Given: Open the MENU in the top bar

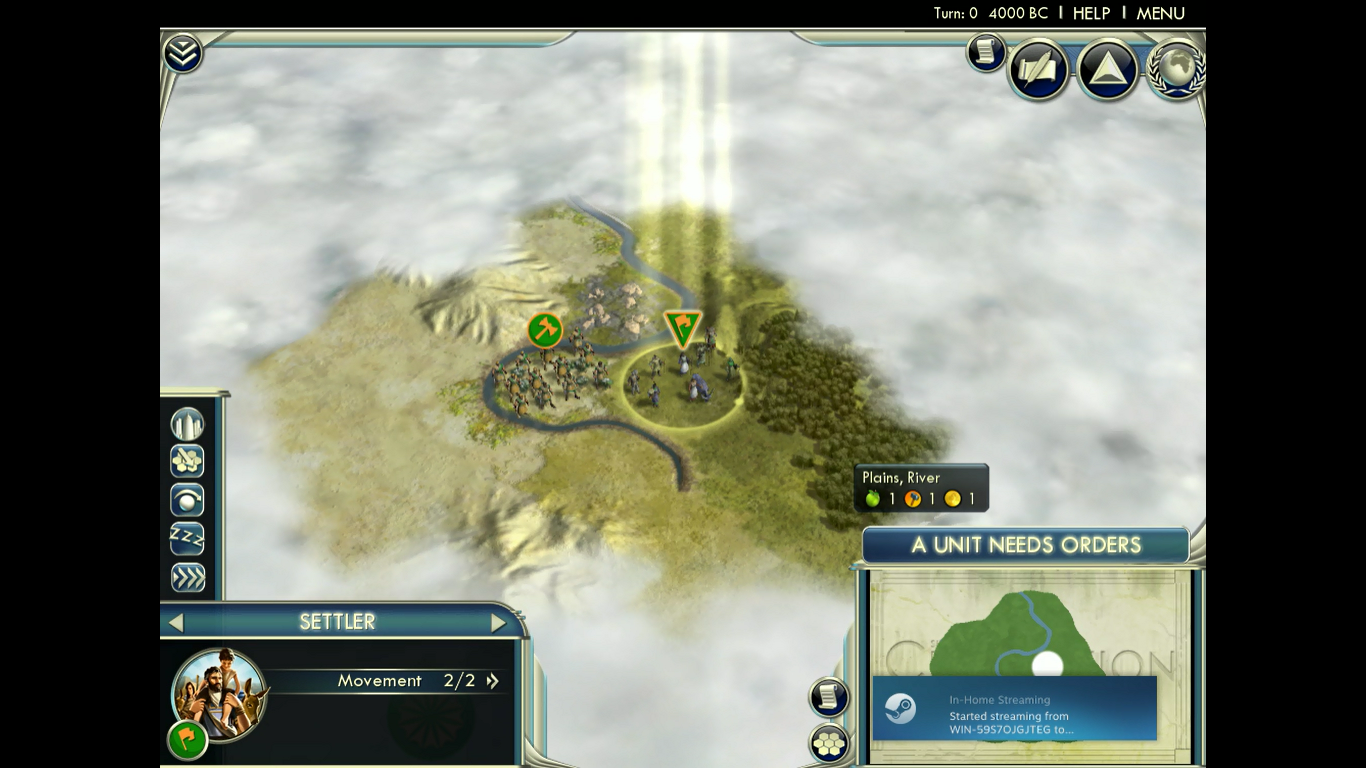Looking at the screenshot, I should 1160,13.
